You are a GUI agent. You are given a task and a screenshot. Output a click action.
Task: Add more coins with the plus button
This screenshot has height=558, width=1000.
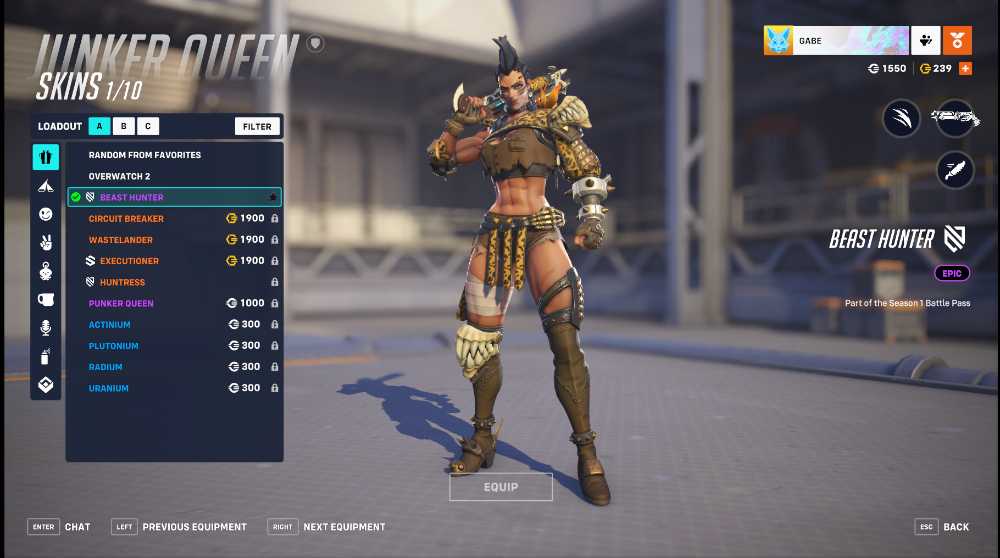[965, 68]
